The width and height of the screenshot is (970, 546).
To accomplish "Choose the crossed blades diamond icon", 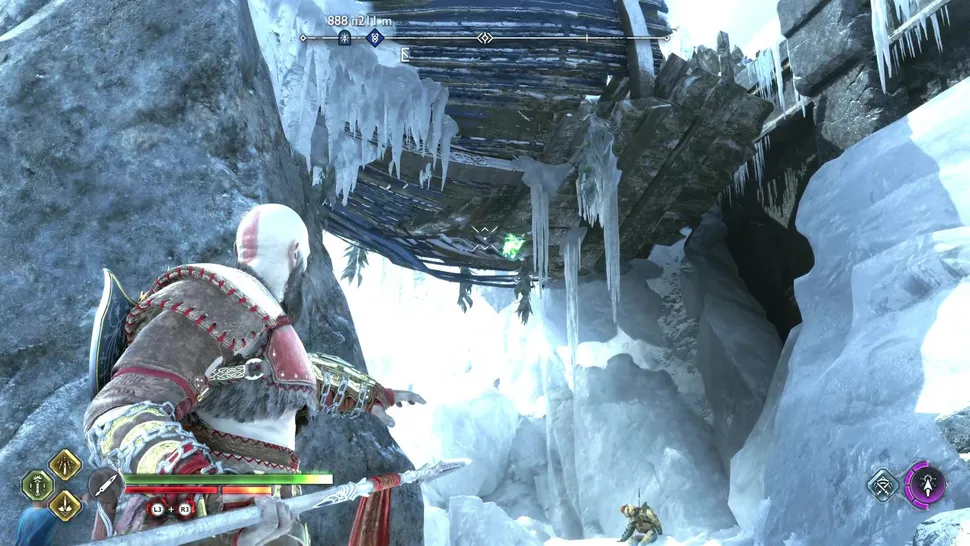I will click(884, 486).
